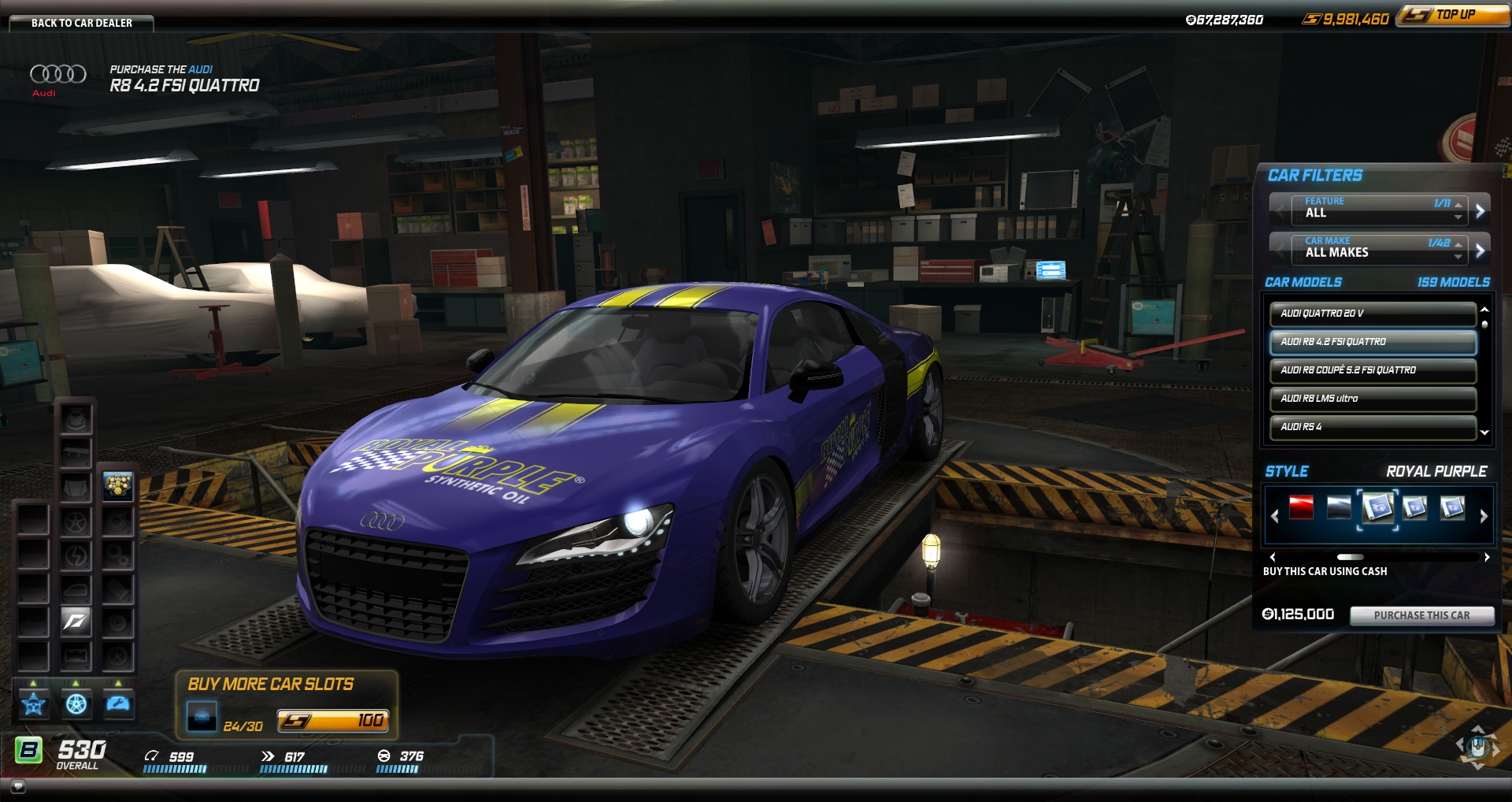Open the Top Up currency store
The height and width of the screenshot is (802, 1512).
1453,15
